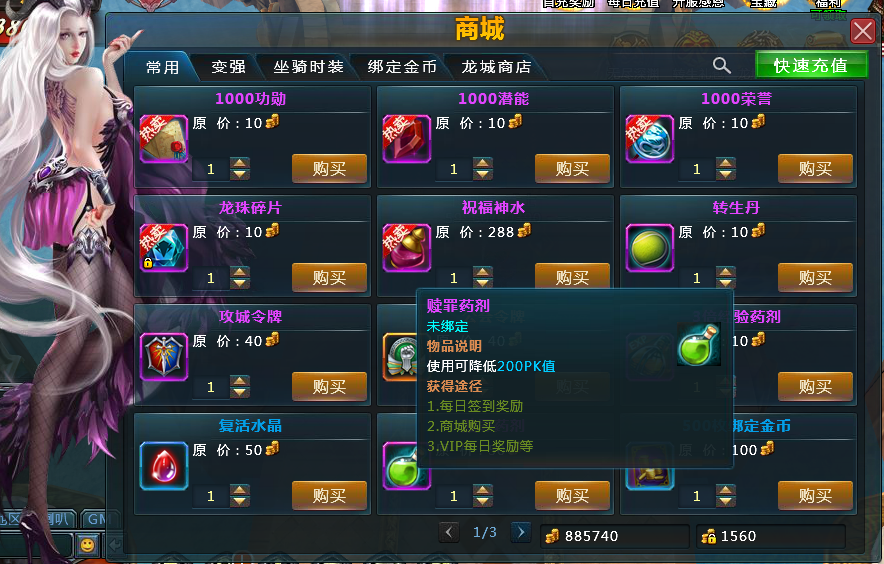
Task: Close the 商城 shop window
Action: [862, 31]
